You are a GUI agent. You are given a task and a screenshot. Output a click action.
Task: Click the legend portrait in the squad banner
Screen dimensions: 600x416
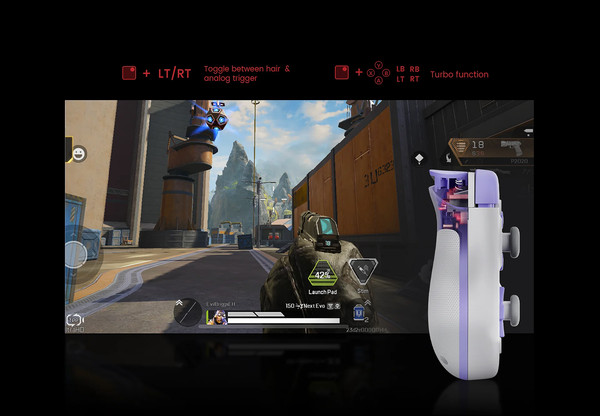(x=214, y=317)
